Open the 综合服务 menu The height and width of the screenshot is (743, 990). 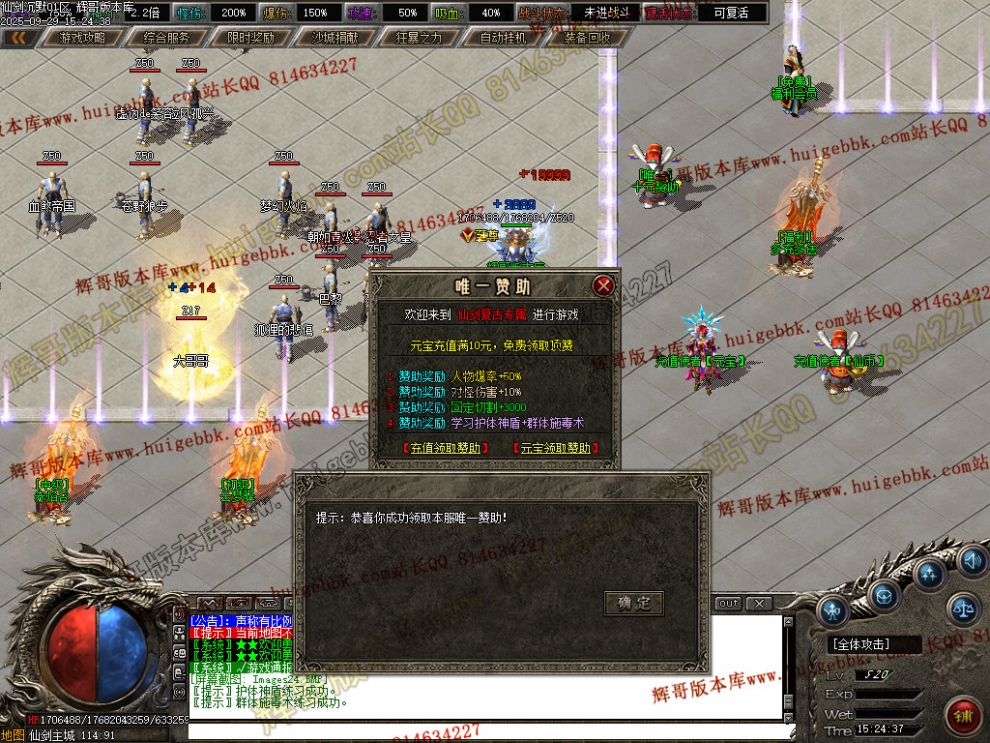pos(167,38)
